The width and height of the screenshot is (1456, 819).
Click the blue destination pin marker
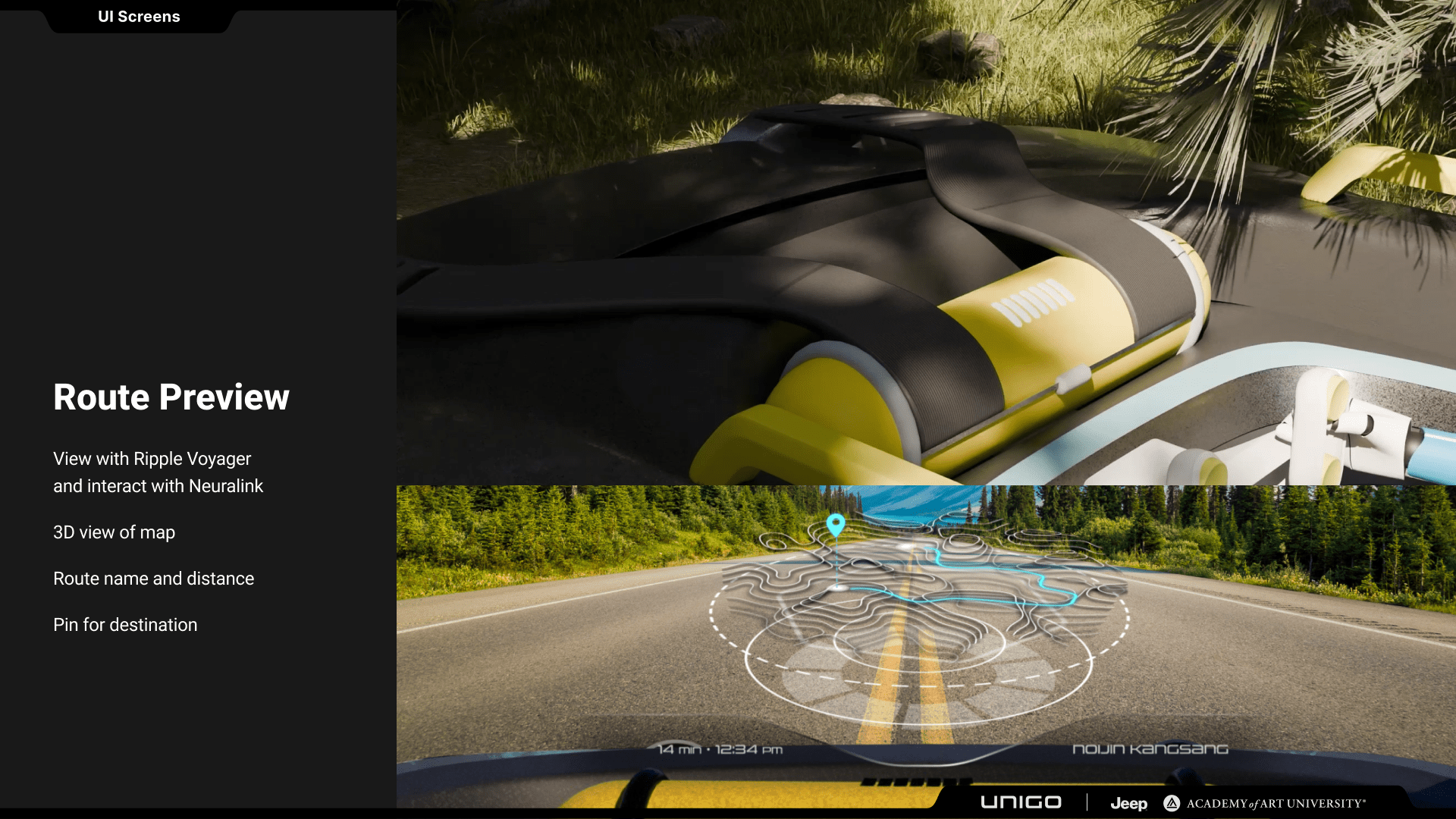836,524
